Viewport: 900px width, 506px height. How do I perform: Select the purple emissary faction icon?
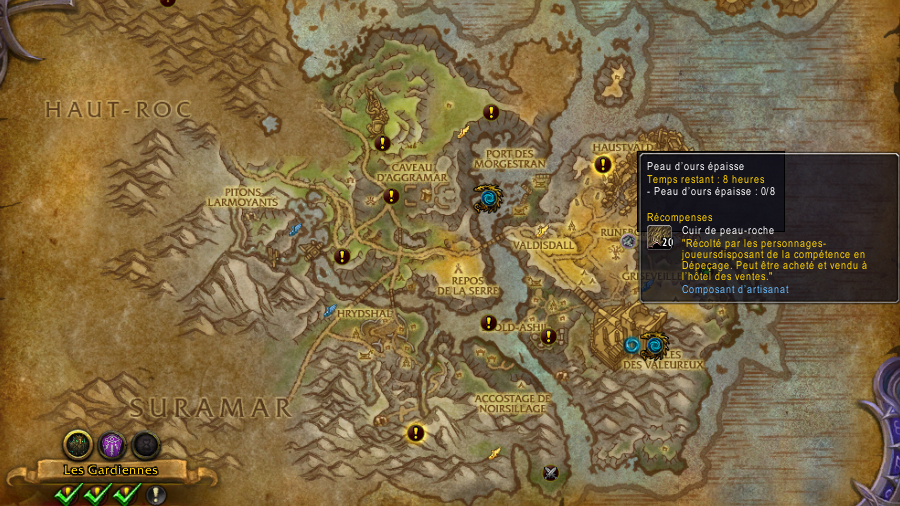click(112, 444)
